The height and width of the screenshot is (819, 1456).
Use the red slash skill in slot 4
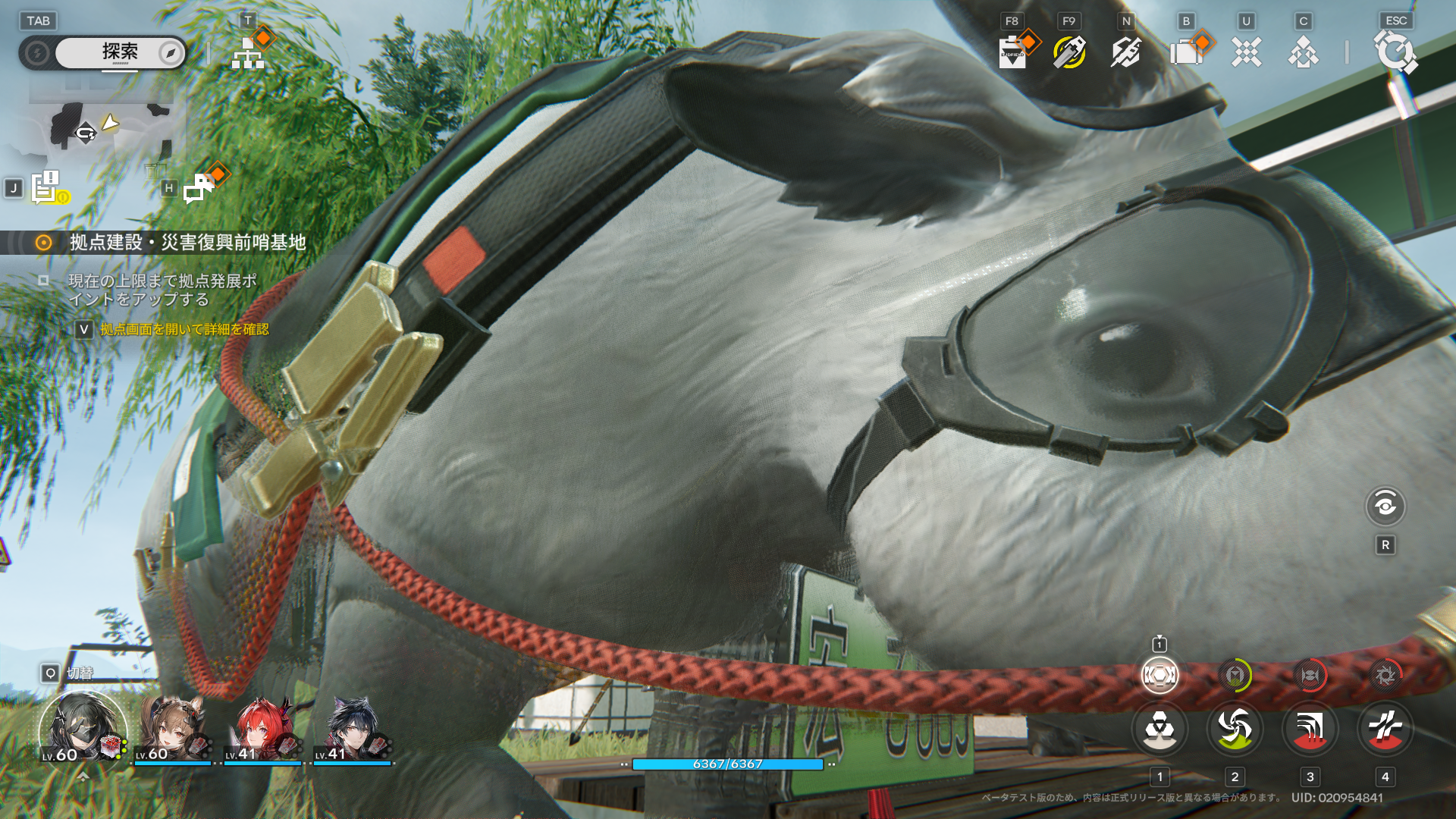click(1385, 729)
